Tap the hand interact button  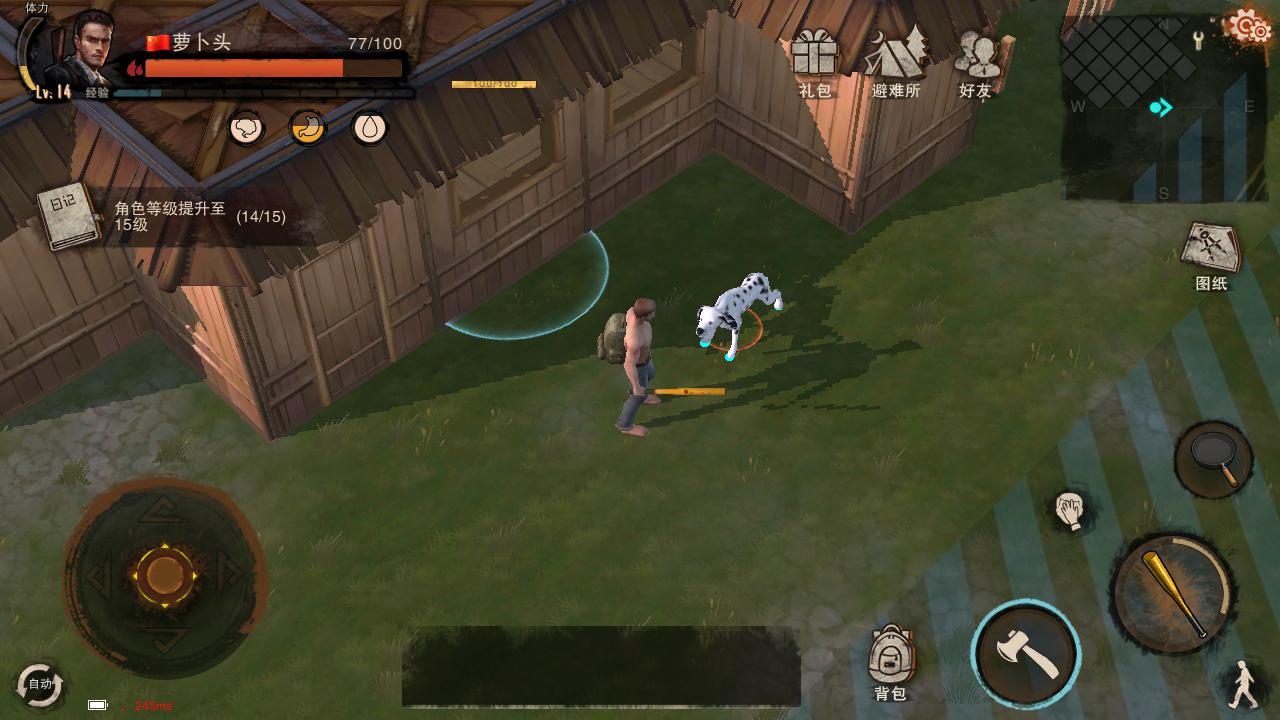[1070, 510]
